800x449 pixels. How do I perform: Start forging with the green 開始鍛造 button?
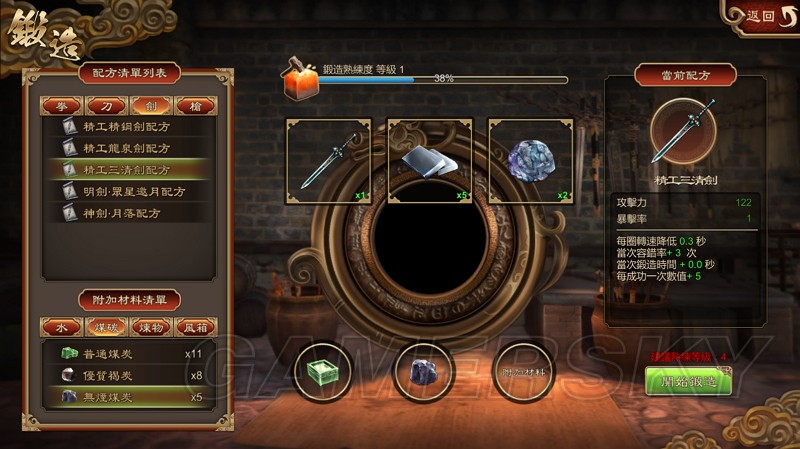(x=688, y=381)
